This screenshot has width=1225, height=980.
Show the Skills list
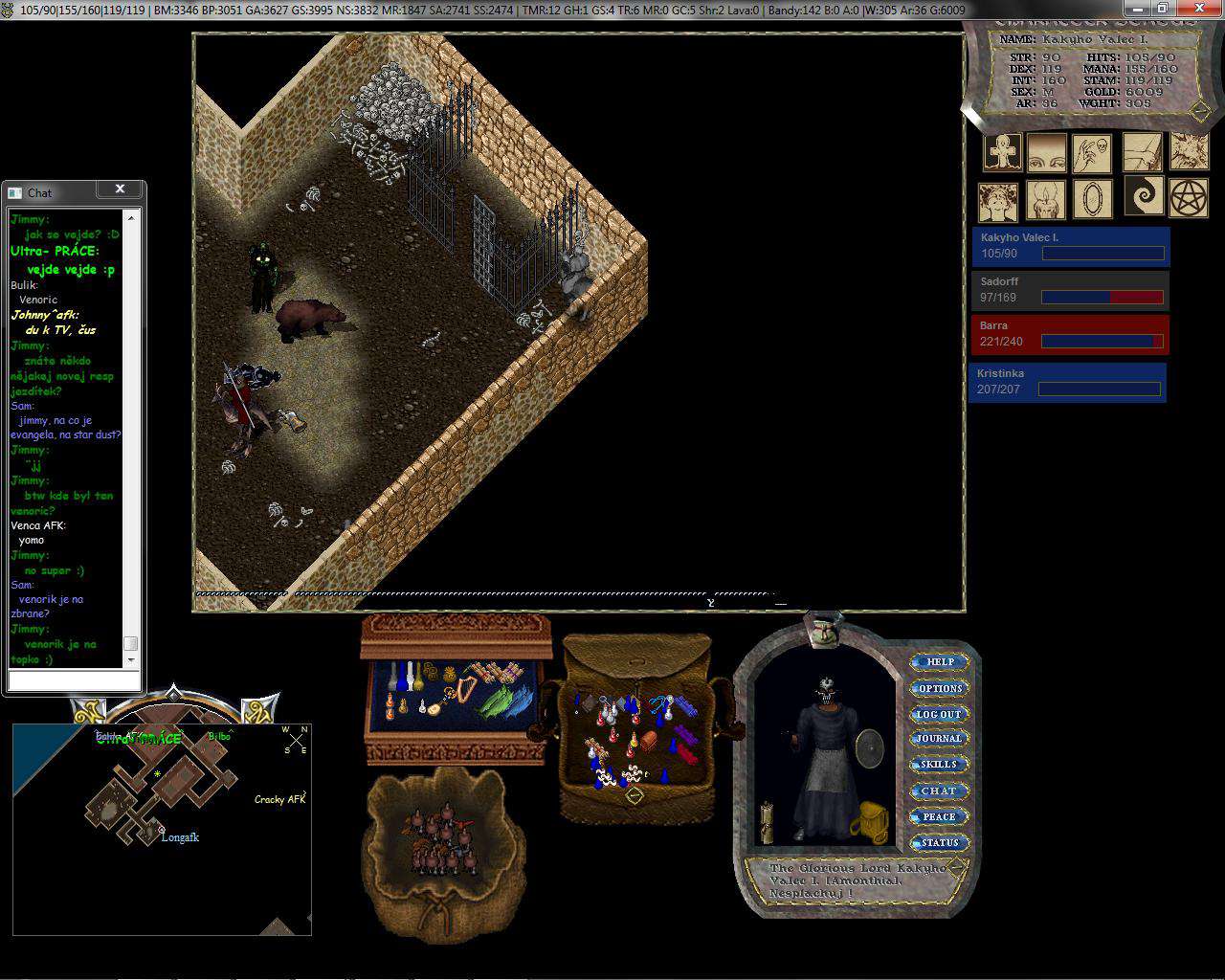point(939,765)
